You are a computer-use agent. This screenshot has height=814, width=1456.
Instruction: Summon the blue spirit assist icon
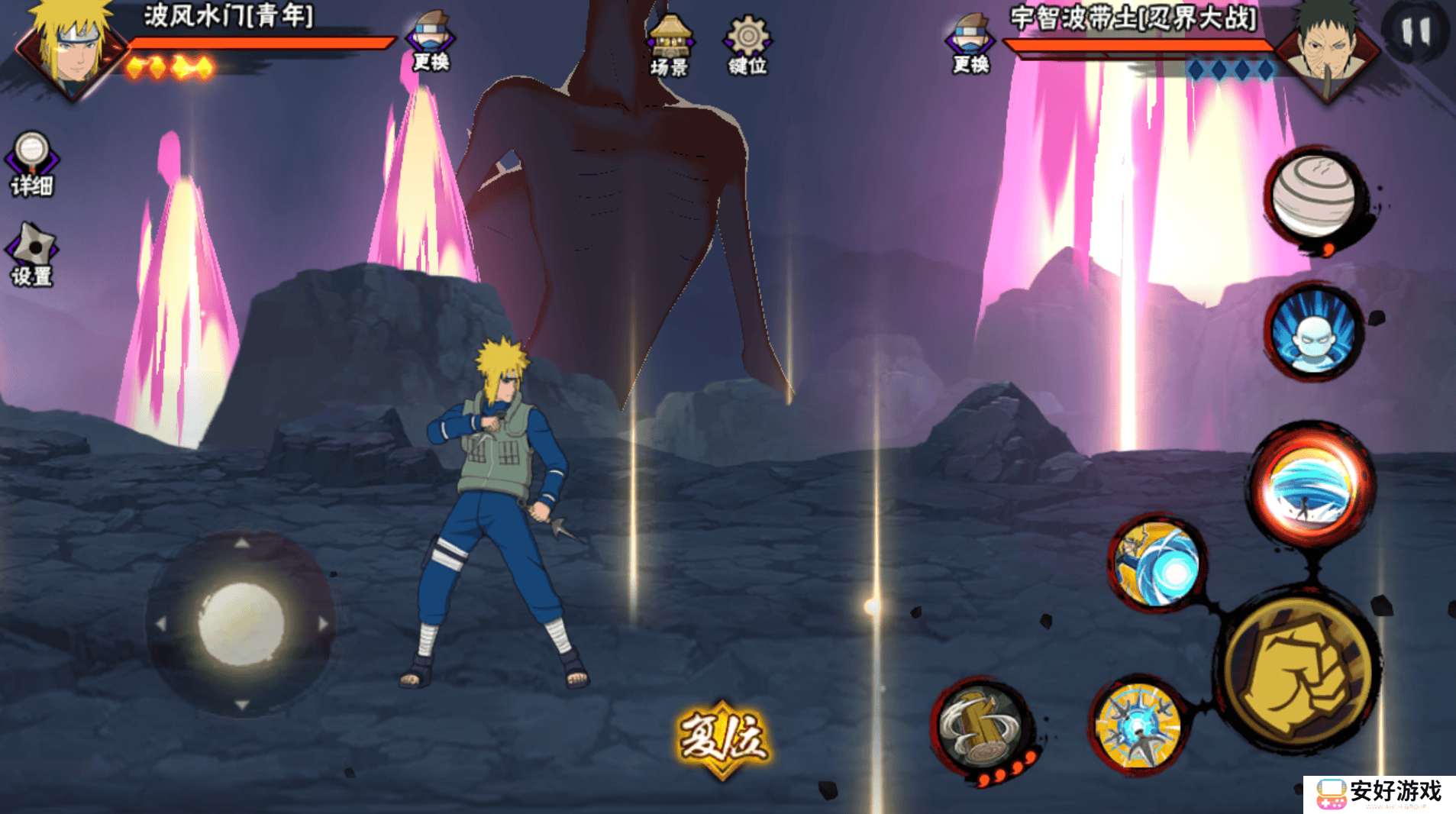coord(1315,332)
